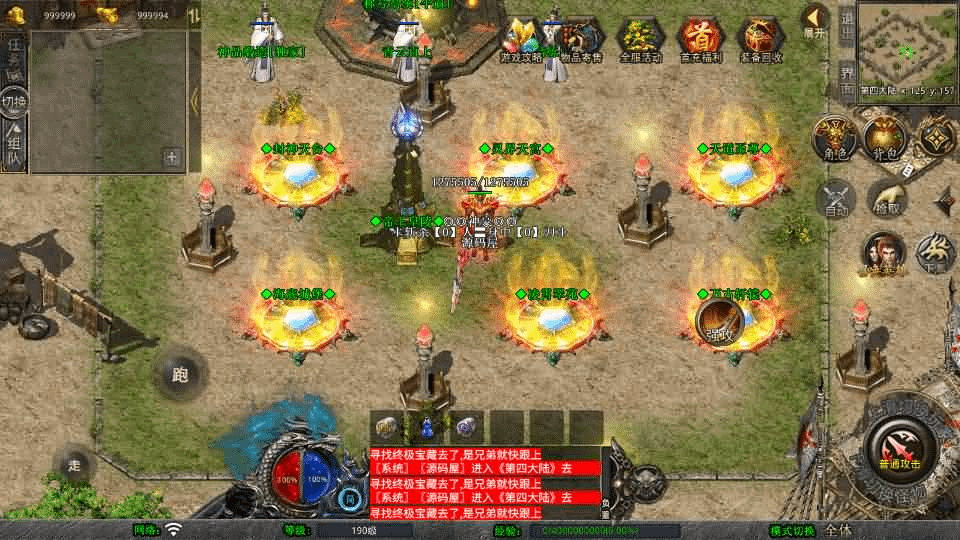
Task: Use the blue potion in the quick slot
Action: (427, 427)
